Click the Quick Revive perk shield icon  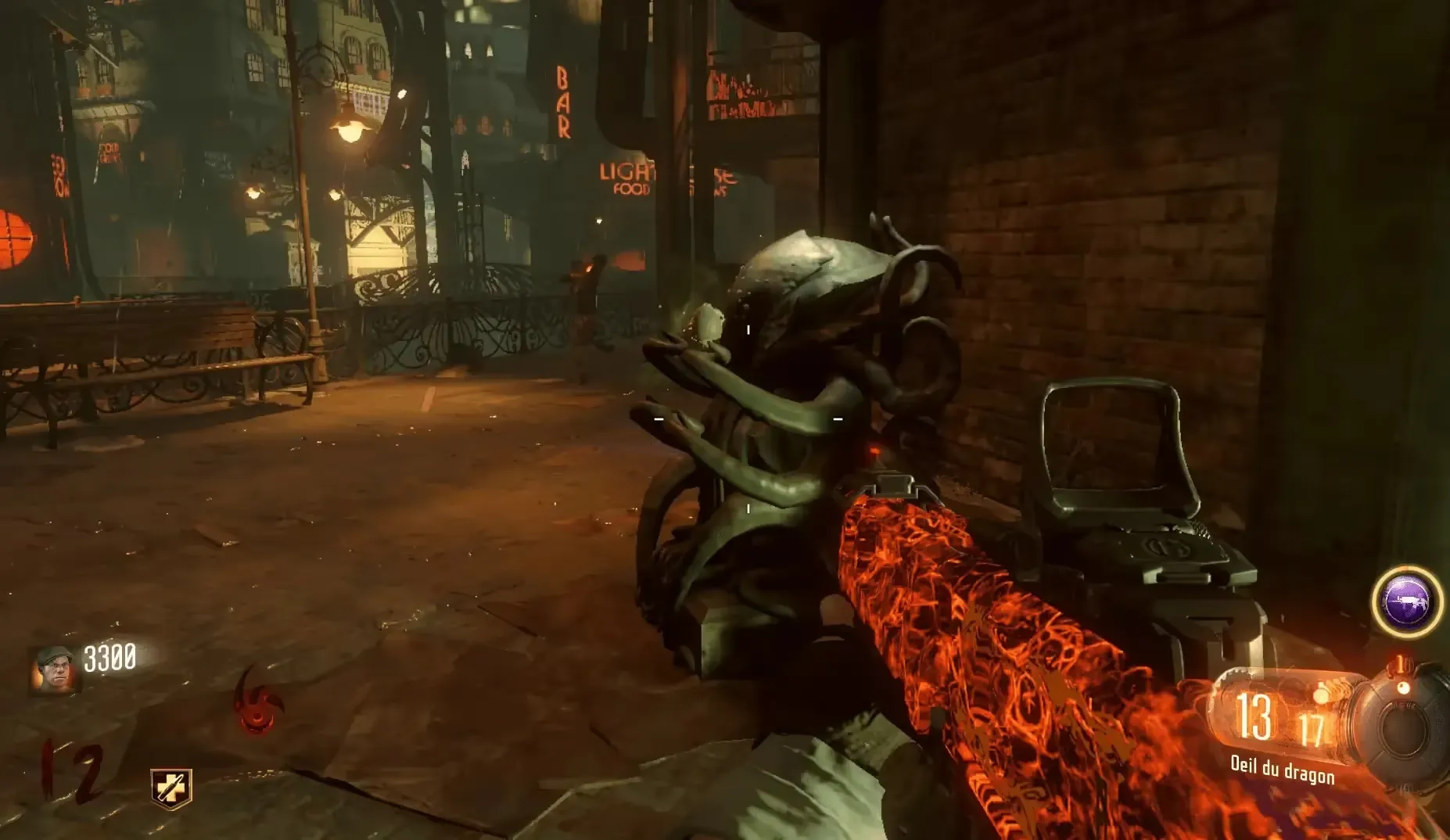coord(171,788)
